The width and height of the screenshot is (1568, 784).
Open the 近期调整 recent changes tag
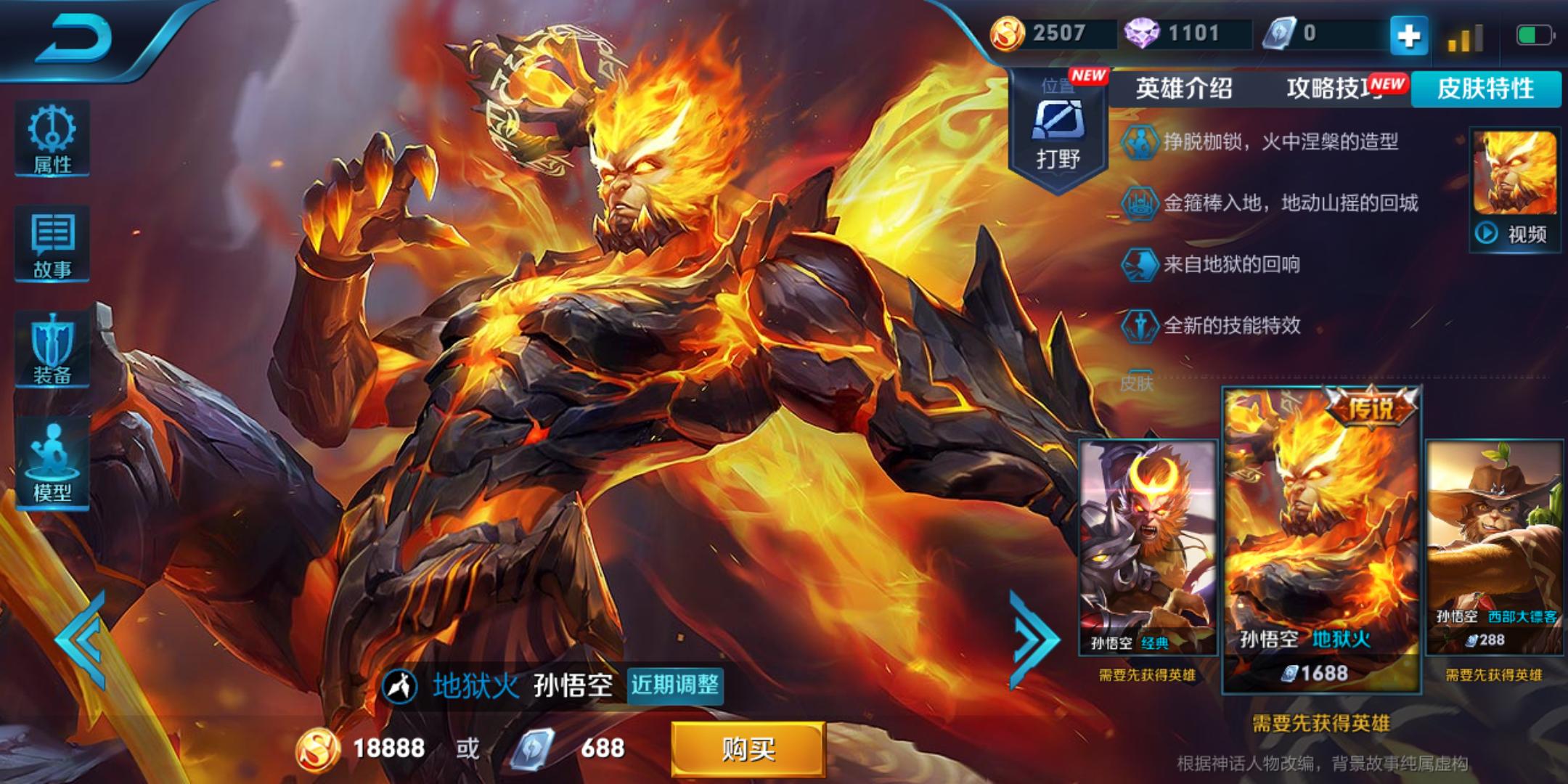675,685
